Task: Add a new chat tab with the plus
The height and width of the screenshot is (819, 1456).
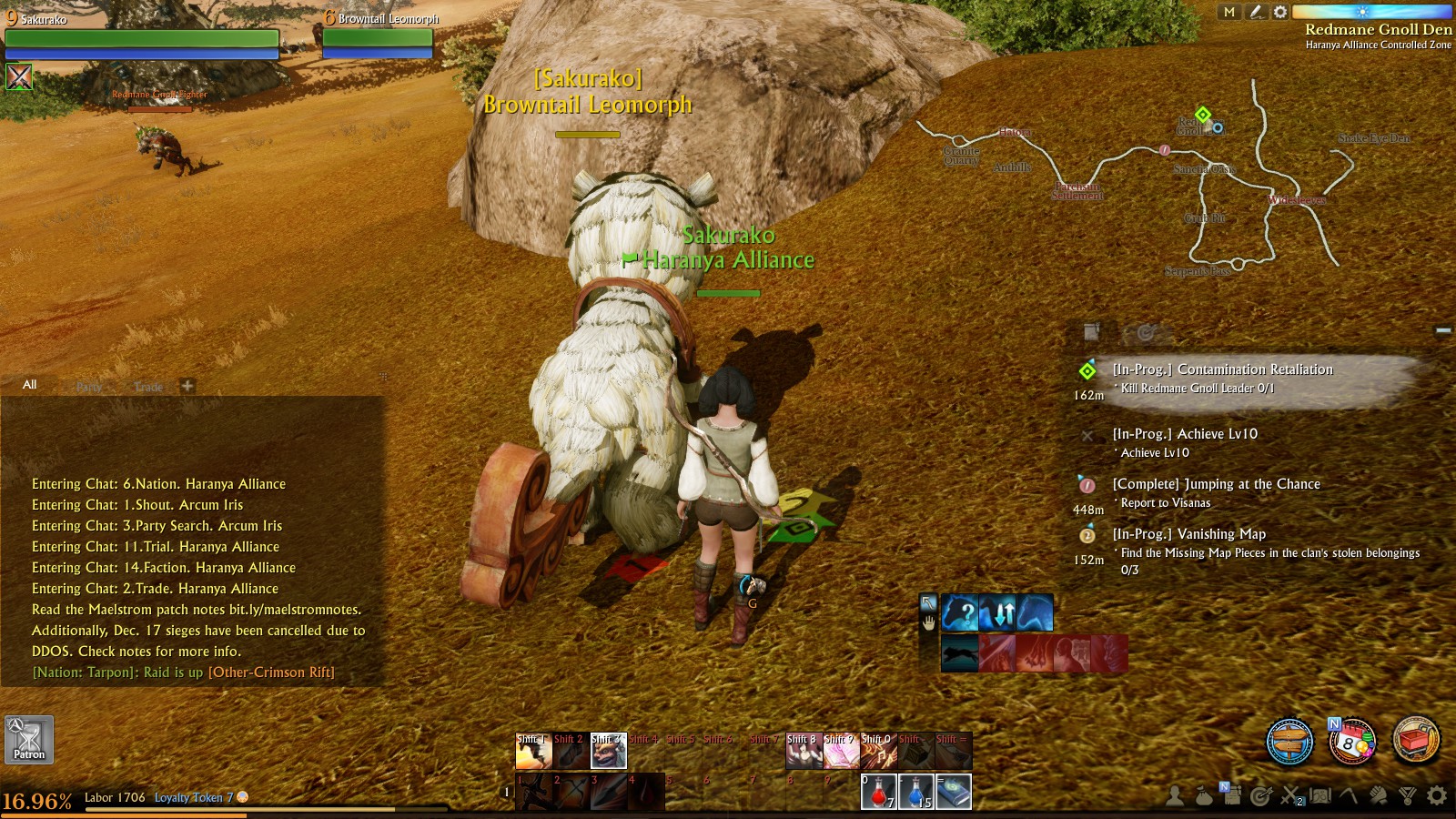Action: 187,386
